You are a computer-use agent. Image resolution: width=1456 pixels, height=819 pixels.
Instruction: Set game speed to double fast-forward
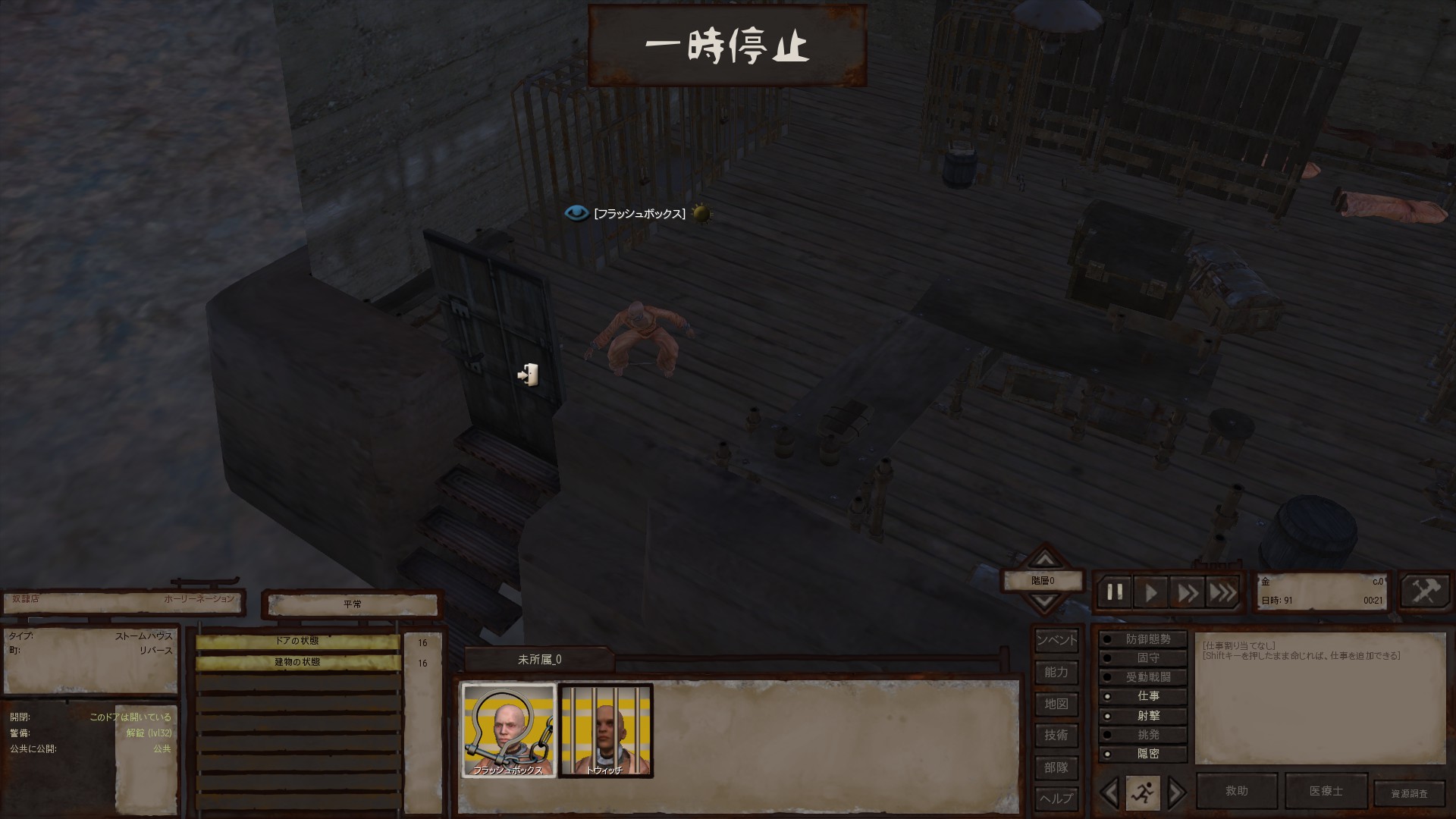tap(1188, 592)
